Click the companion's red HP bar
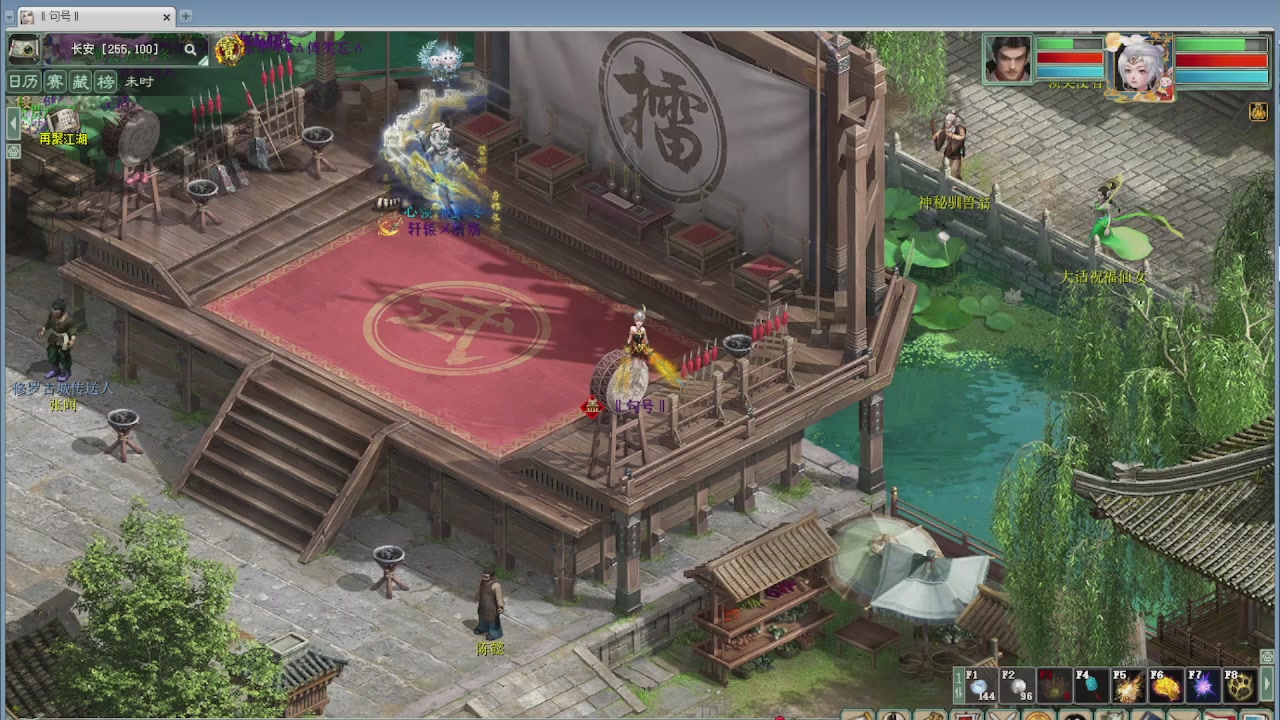This screenshot has height=720, width=1280. (1221, 59)
